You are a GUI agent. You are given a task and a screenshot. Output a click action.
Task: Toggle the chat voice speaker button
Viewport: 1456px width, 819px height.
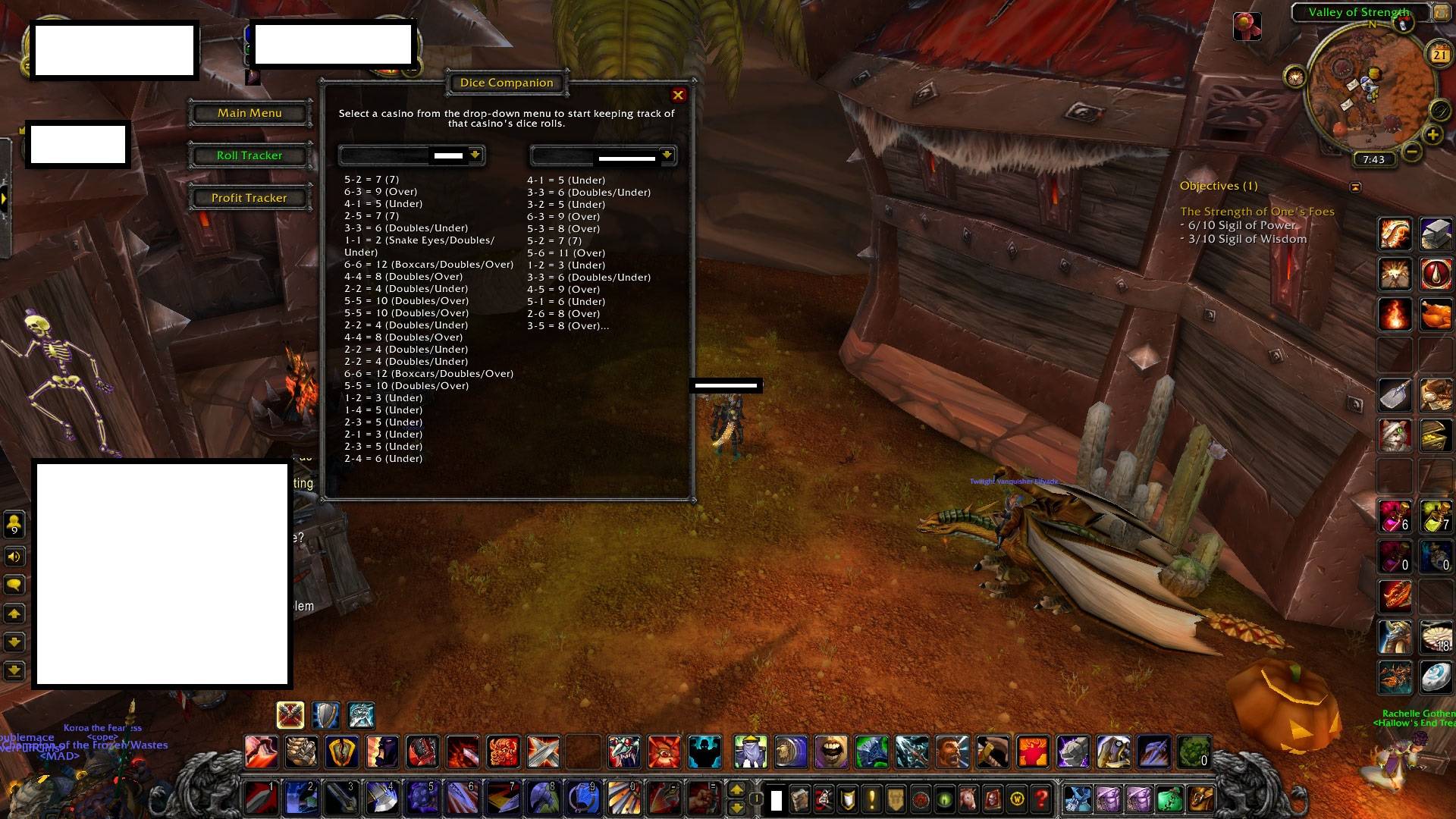coord(14,557)
